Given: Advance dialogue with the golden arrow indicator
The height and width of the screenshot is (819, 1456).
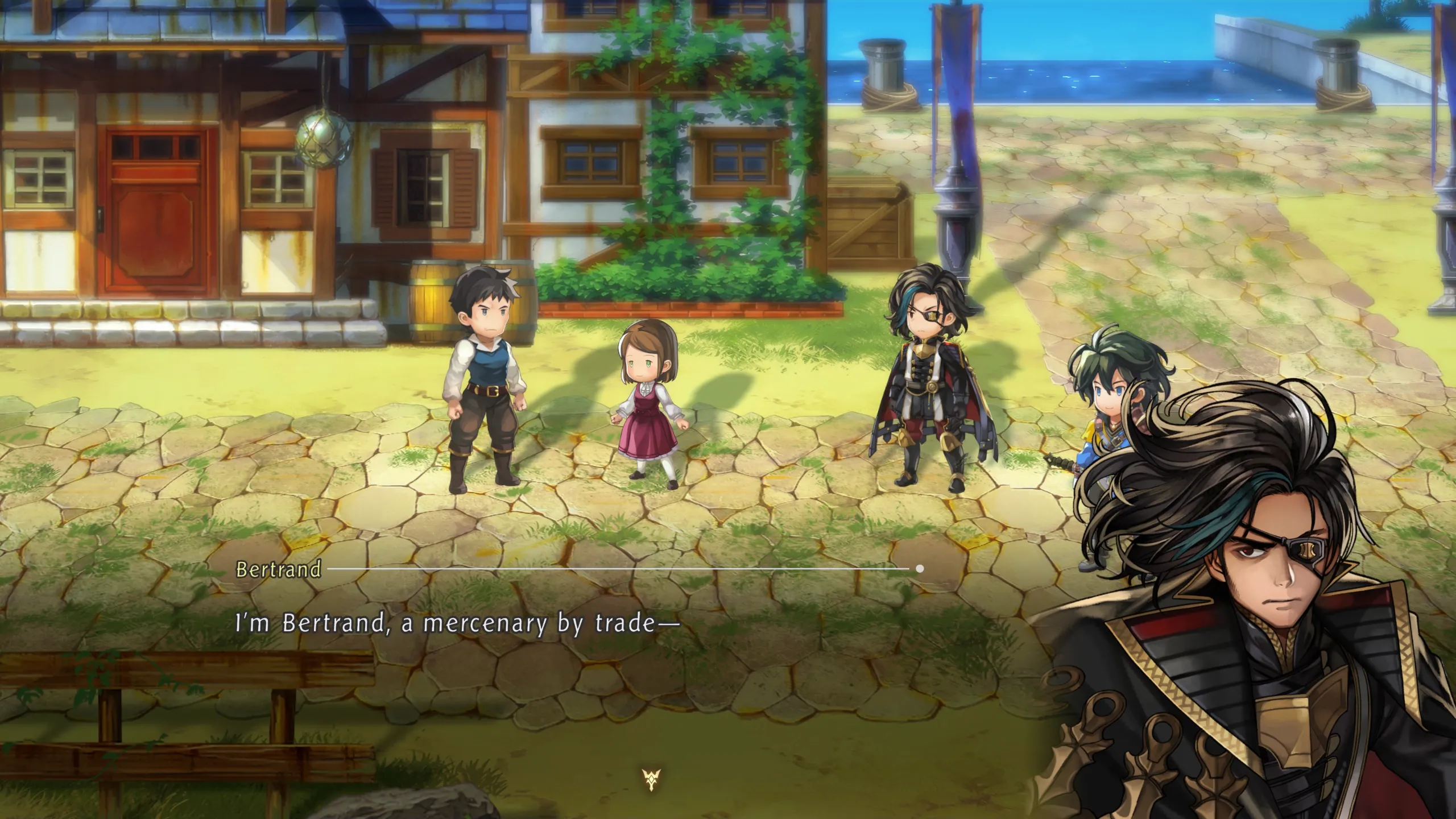Looking at the screenshot, I should 651,779.
